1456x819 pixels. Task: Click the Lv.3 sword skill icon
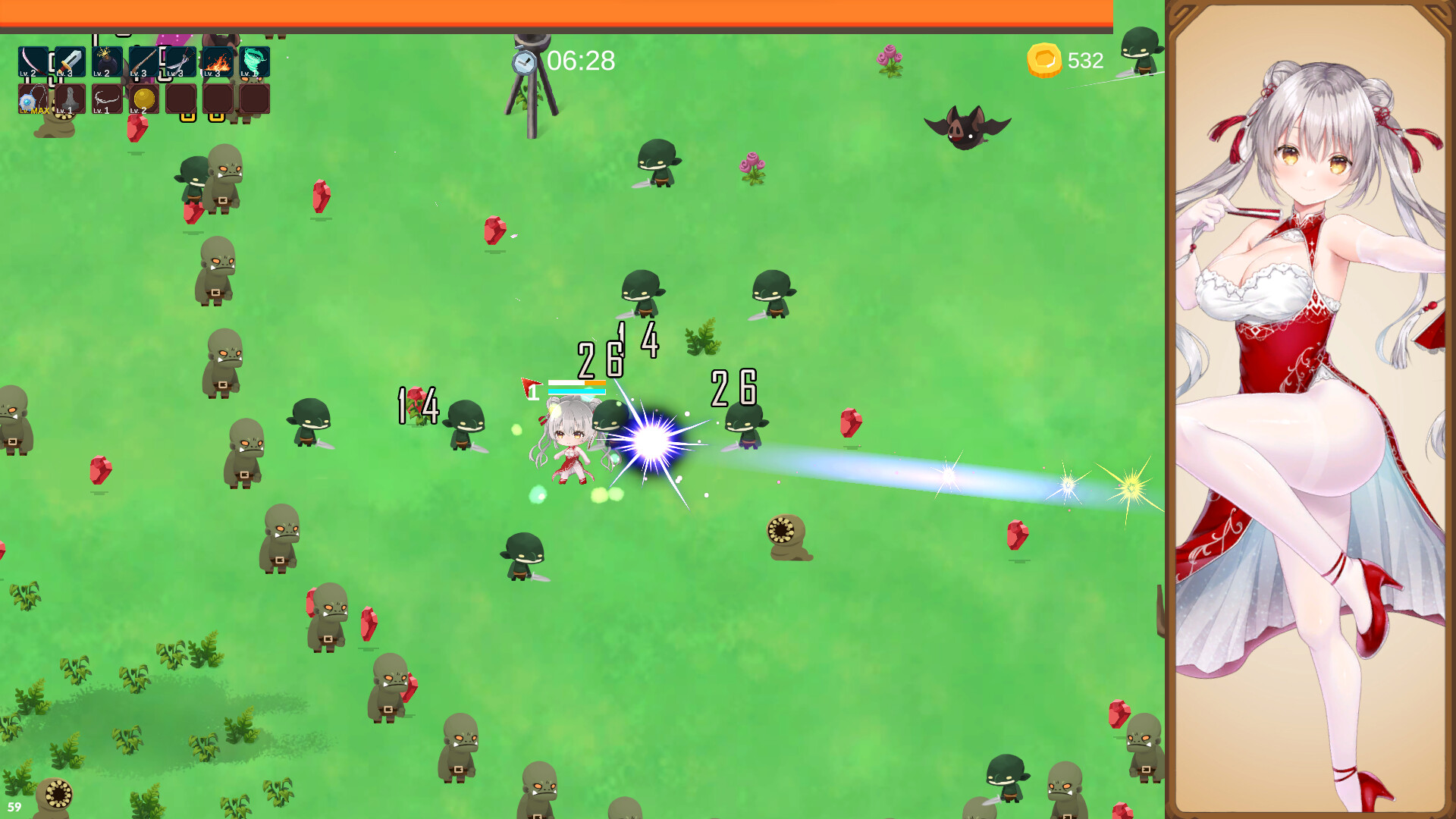coord(71,61)
